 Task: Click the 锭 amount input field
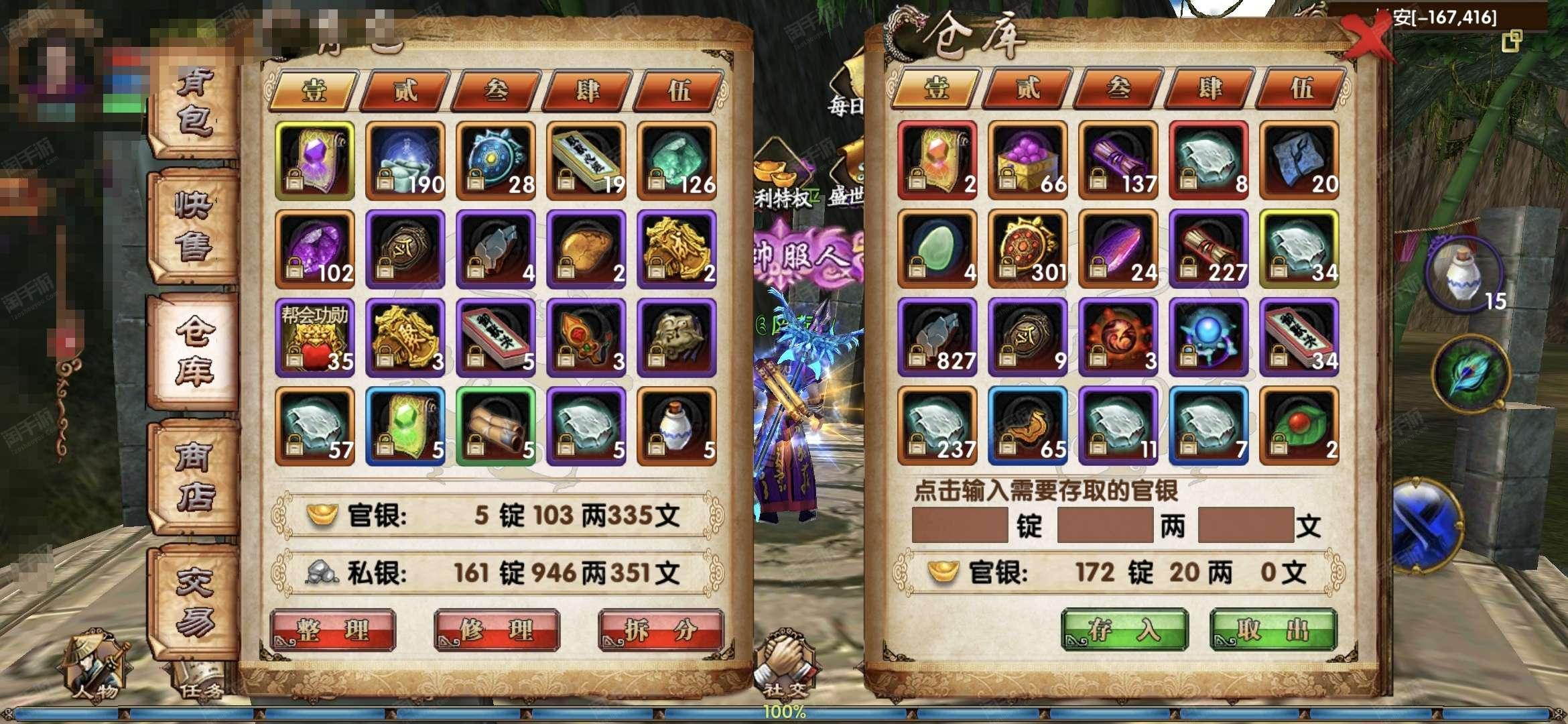click(960, 525)
